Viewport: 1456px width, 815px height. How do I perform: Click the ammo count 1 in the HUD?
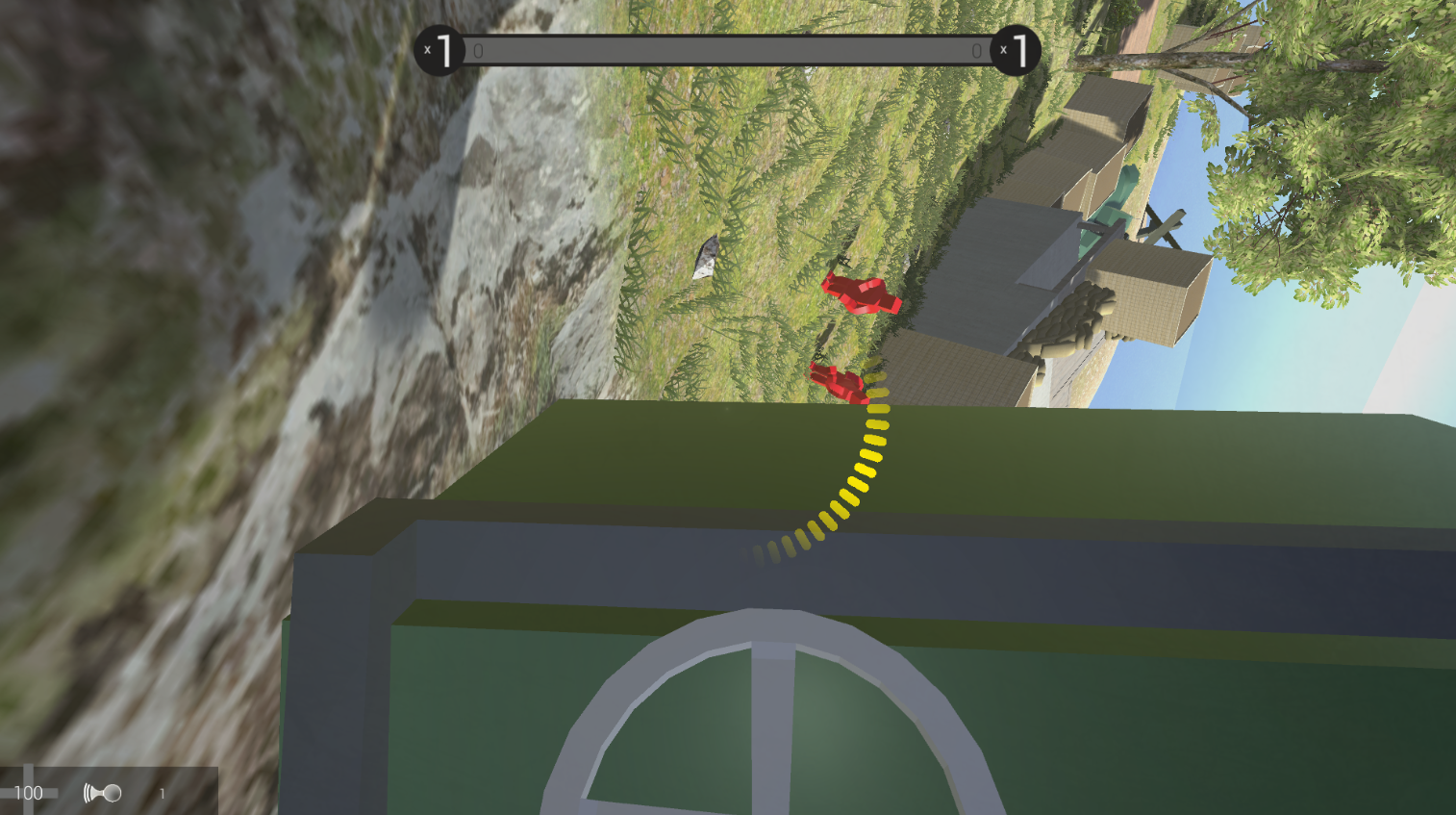coord(162,793)
